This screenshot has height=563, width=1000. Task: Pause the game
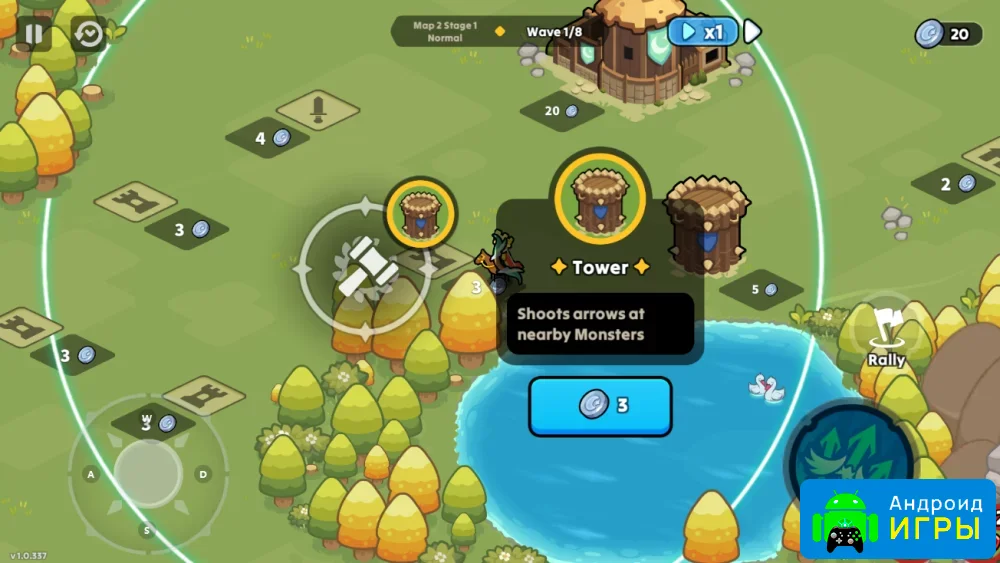point(33,33)
